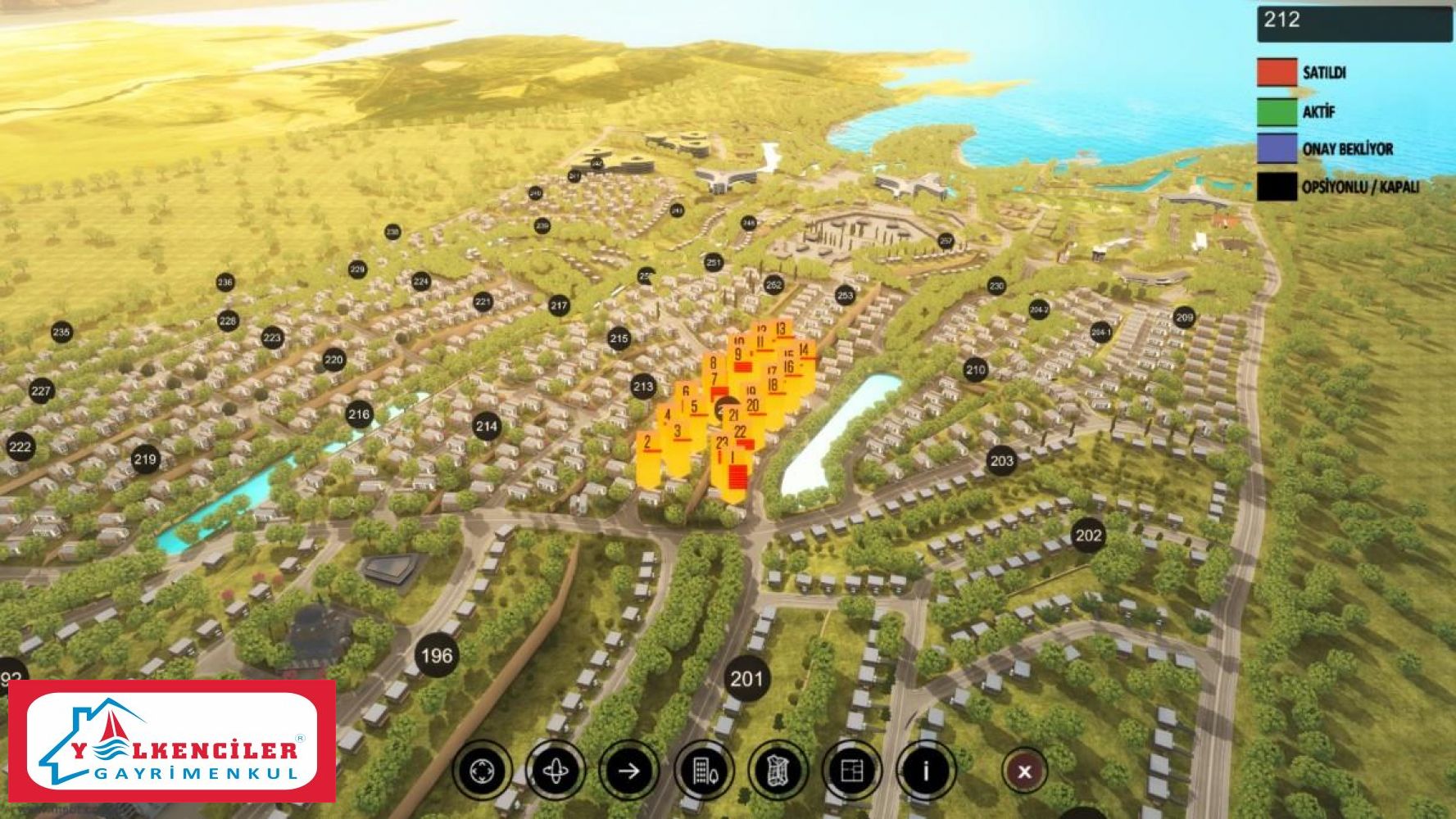
Task: Choose block marker 210
Action: point(975,369)
